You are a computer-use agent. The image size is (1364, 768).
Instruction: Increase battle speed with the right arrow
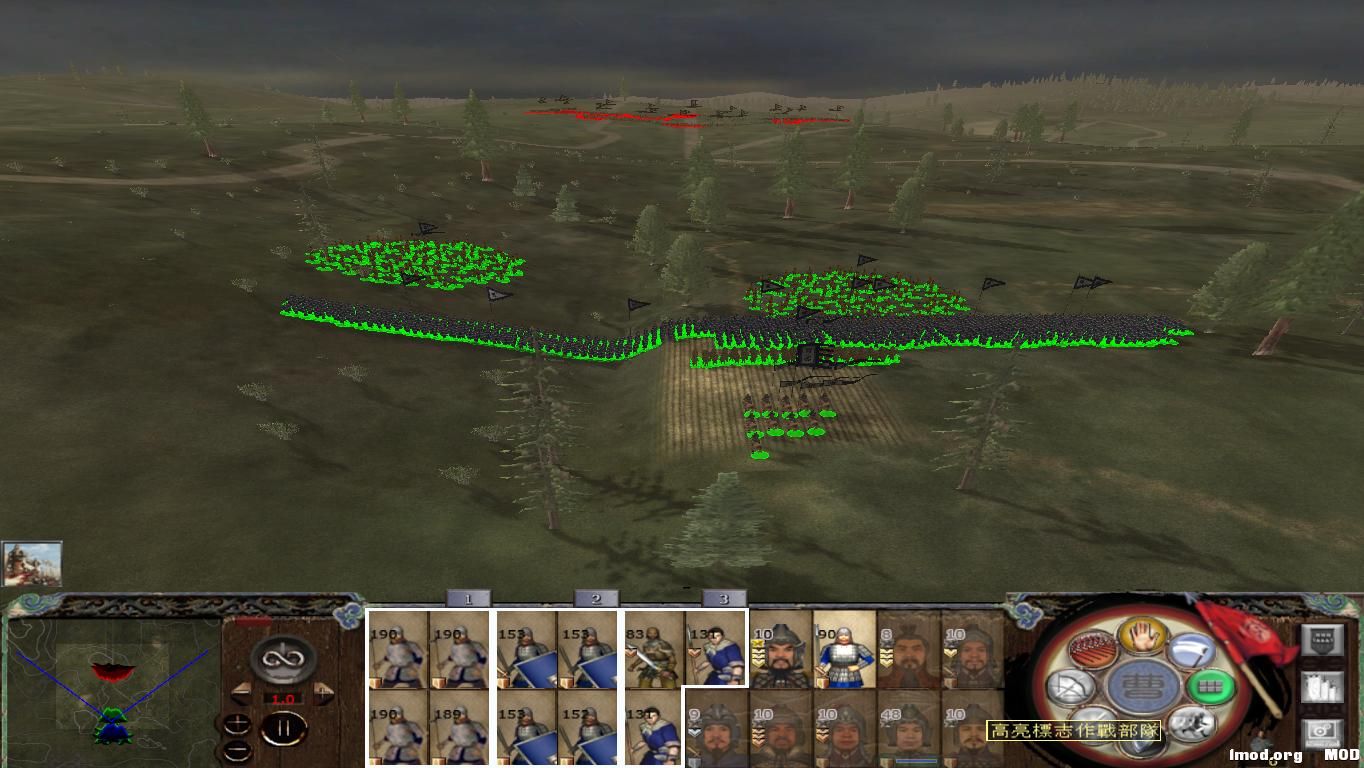click(x=323, y=691)
